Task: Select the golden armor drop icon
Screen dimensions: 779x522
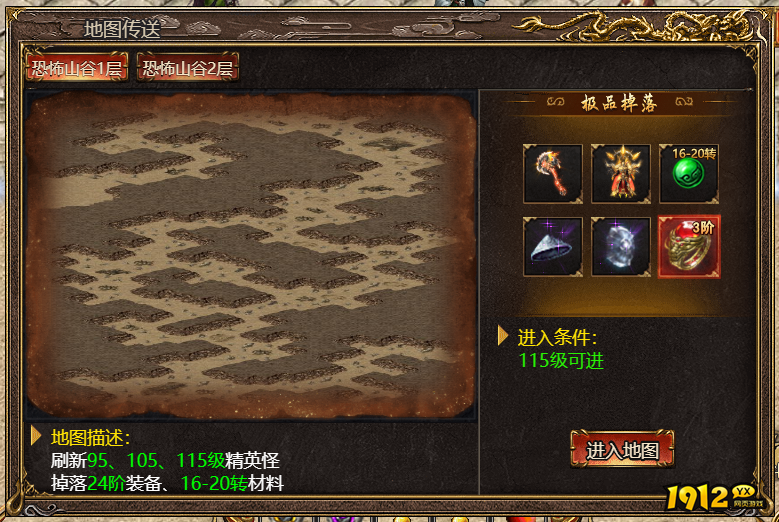Action: coord(621,174)
